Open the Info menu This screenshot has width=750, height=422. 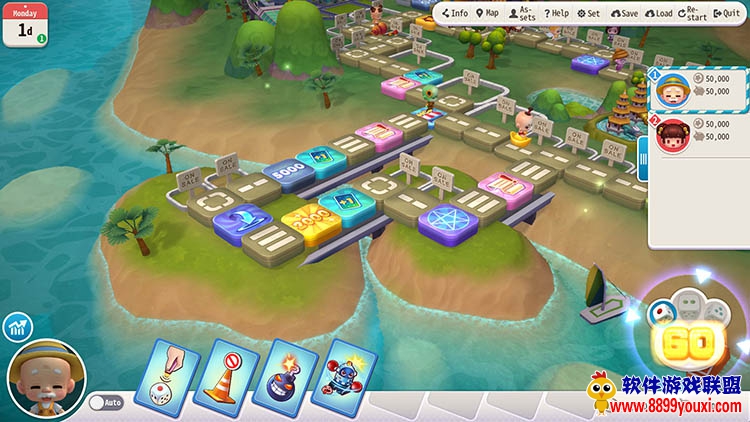[453, 13]
